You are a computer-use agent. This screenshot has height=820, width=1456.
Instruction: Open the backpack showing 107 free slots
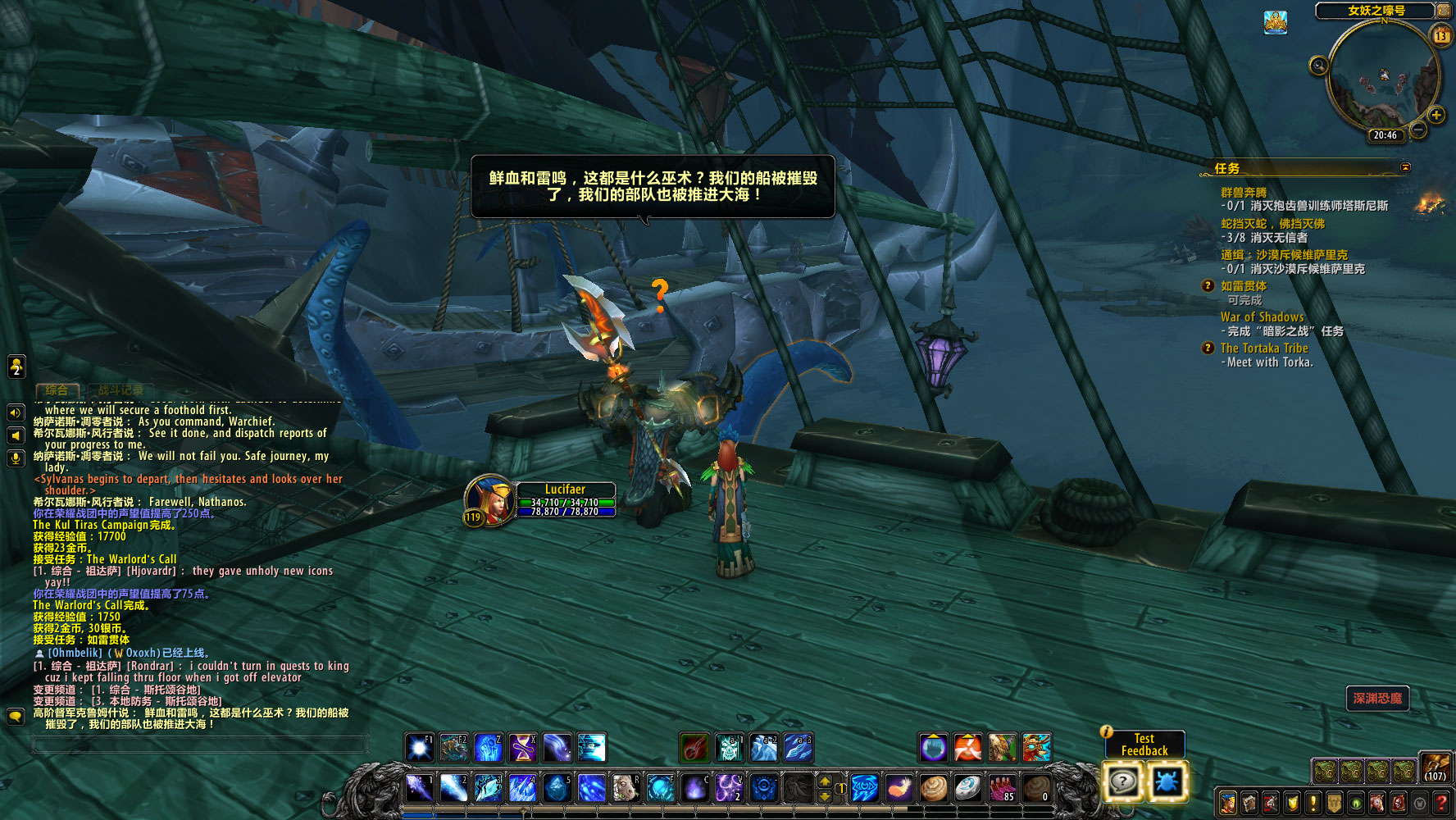pos(1435,768)
